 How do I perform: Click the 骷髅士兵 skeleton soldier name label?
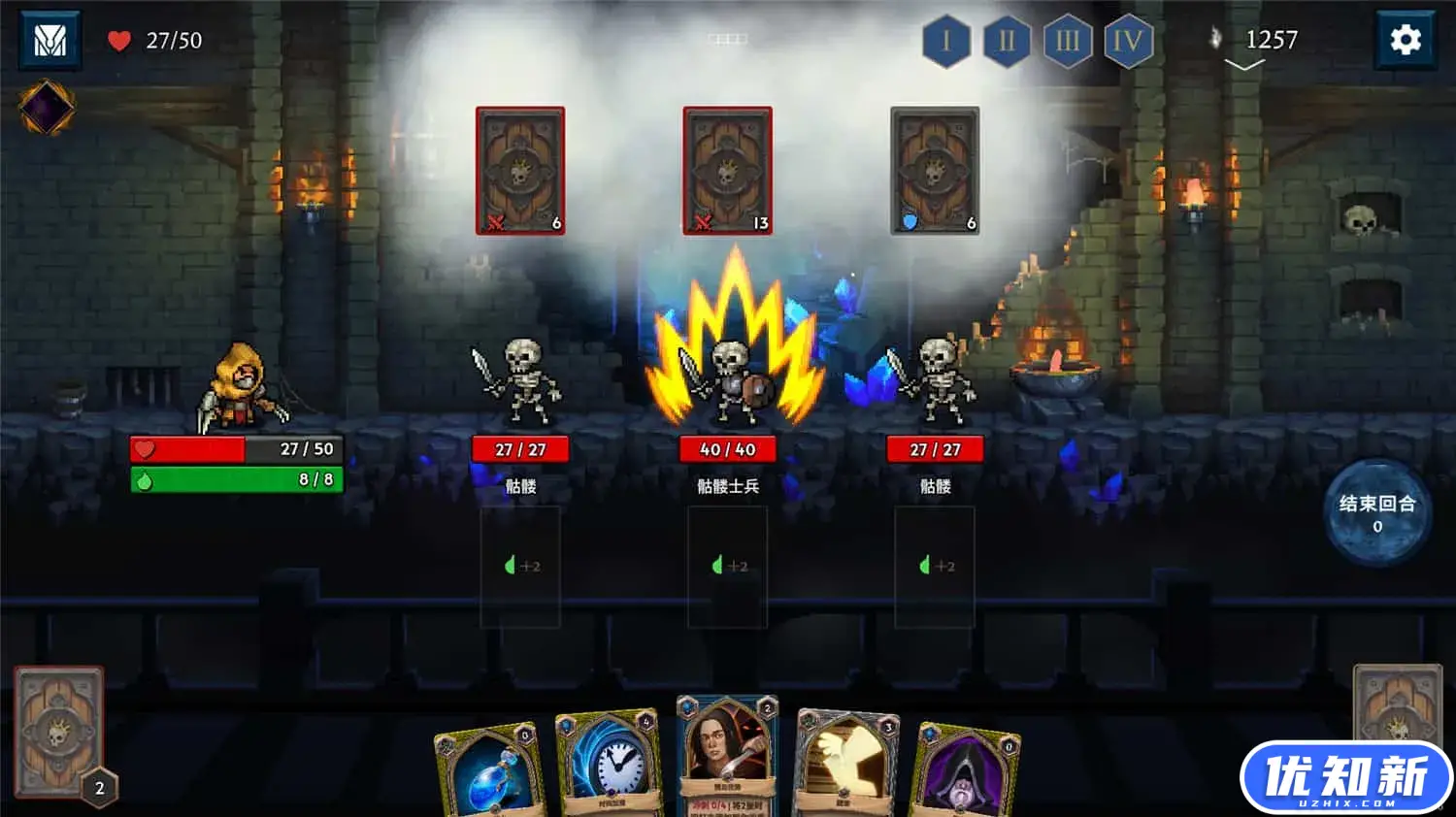click(x=729, y=486)
